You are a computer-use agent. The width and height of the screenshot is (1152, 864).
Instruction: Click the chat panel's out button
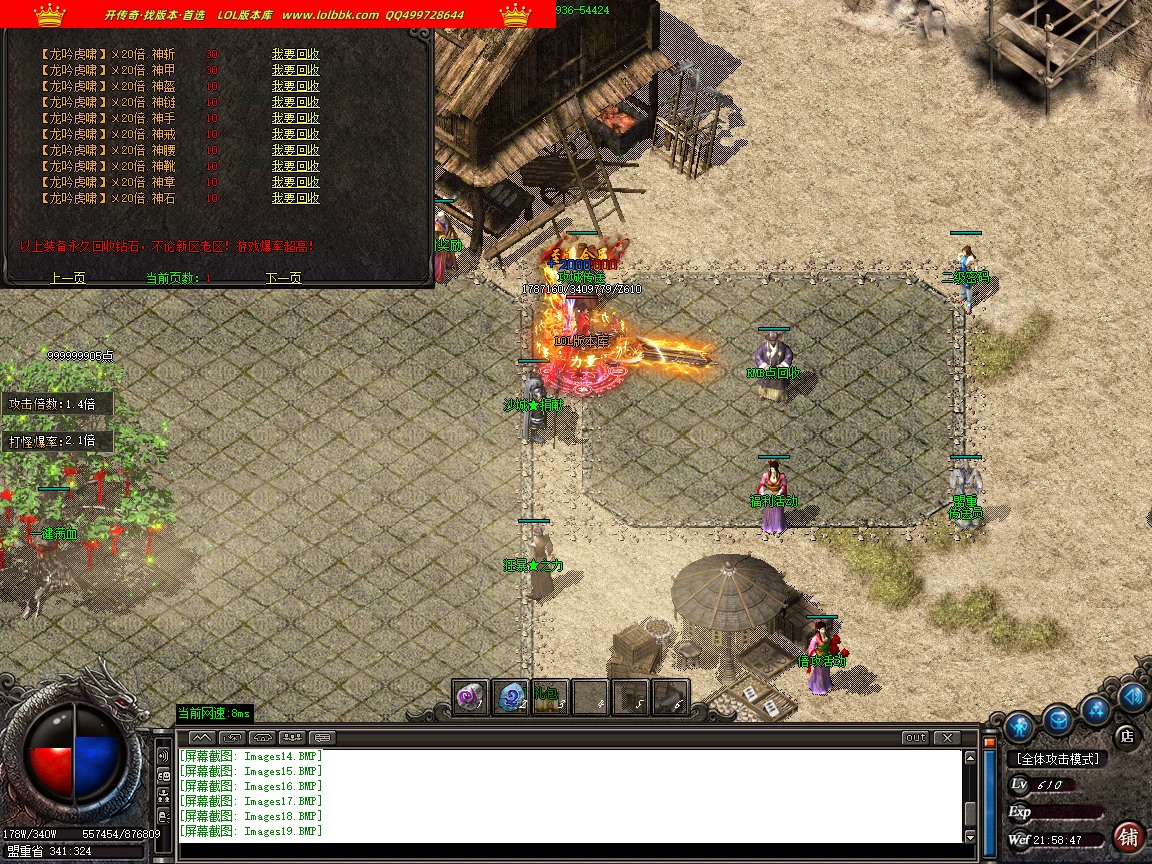tap(915, 738)
